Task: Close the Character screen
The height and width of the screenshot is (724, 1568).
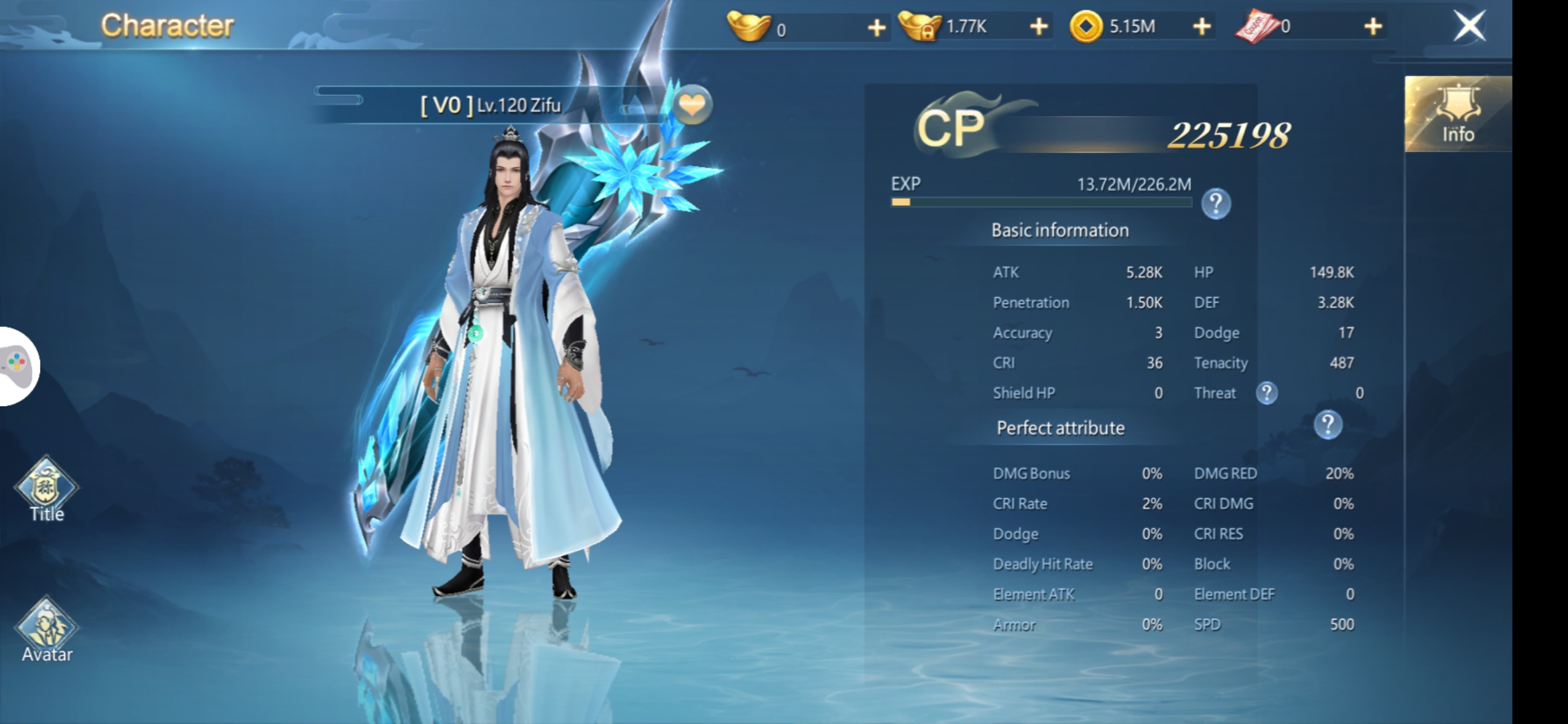Action: [1469, 27]
